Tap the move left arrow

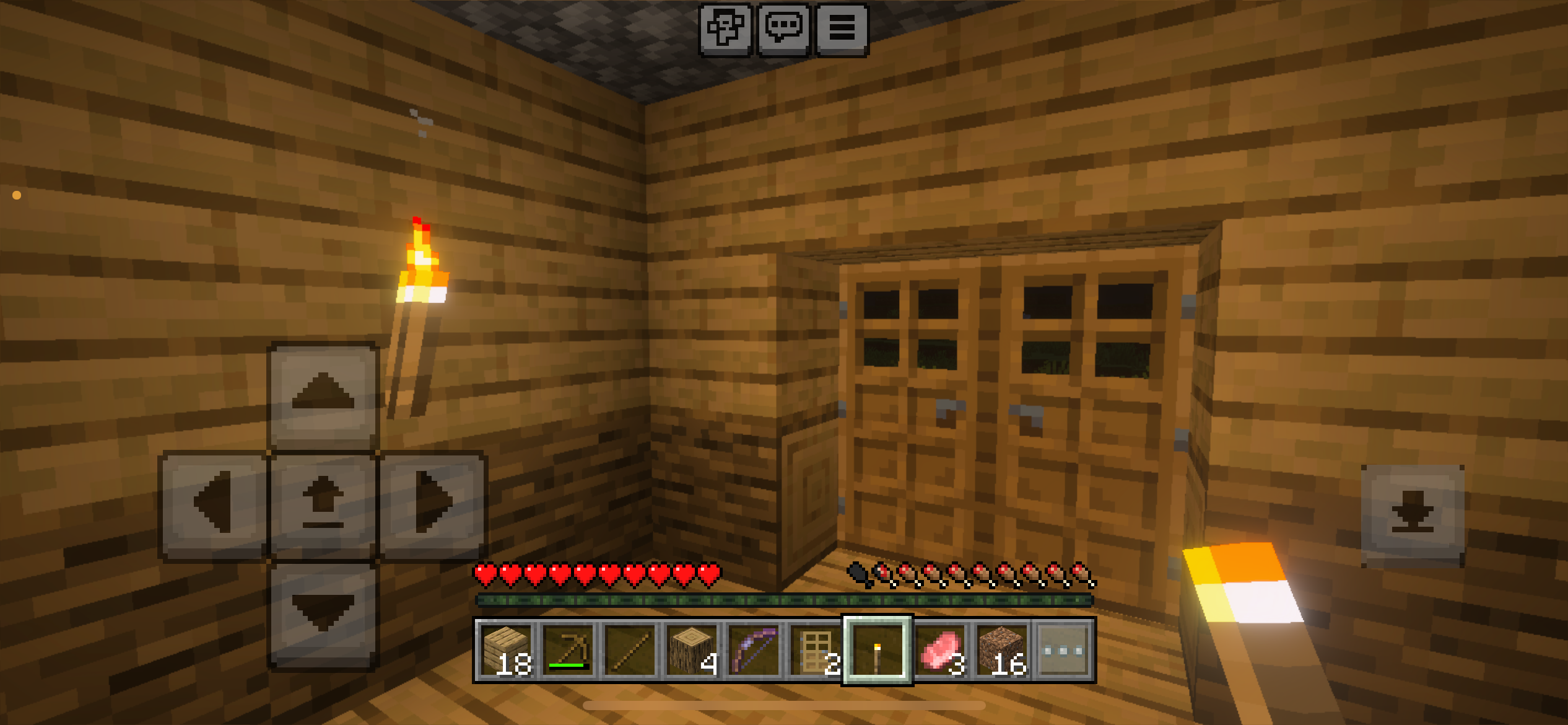pos(214,504)
